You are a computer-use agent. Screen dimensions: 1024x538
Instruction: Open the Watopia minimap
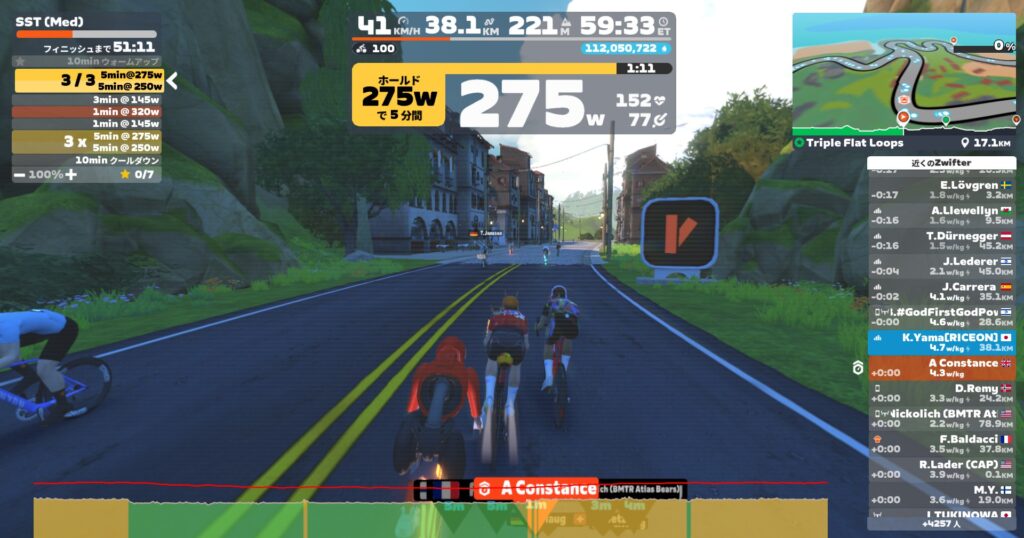coord(903,75)
